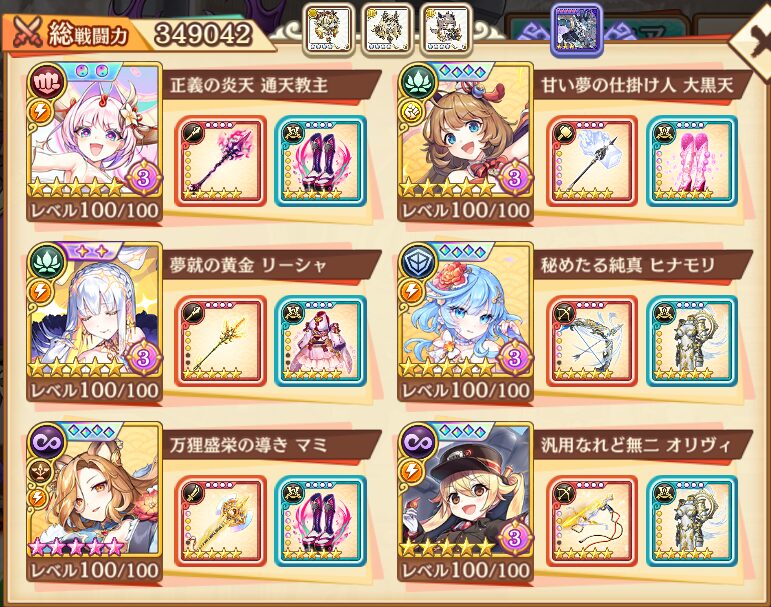
Task: Select the highlighted purple party thumbnail
Action: click(x=577, y=27)
